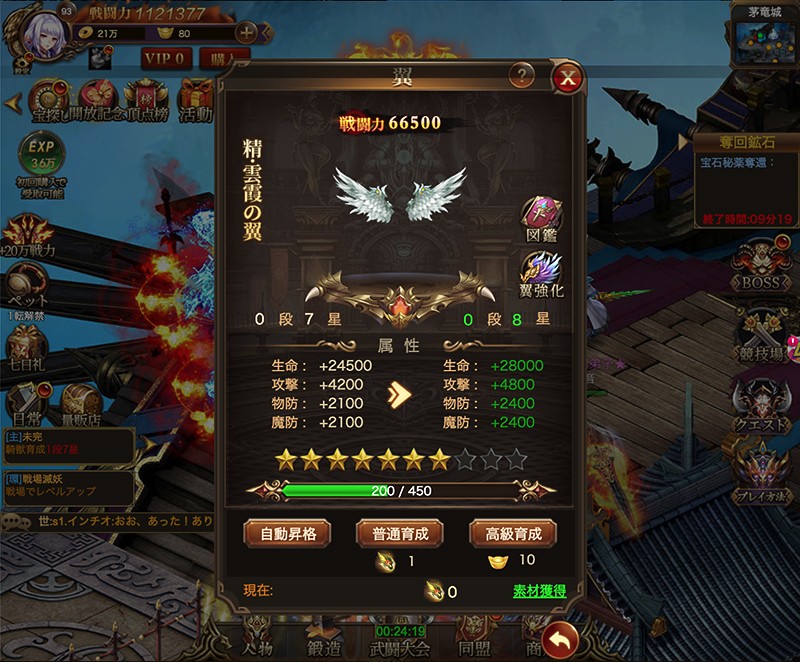Open the 茅竜城 minimap
Image resolution: width=800 pixels, height=662 pixels.
click(763, 39)
